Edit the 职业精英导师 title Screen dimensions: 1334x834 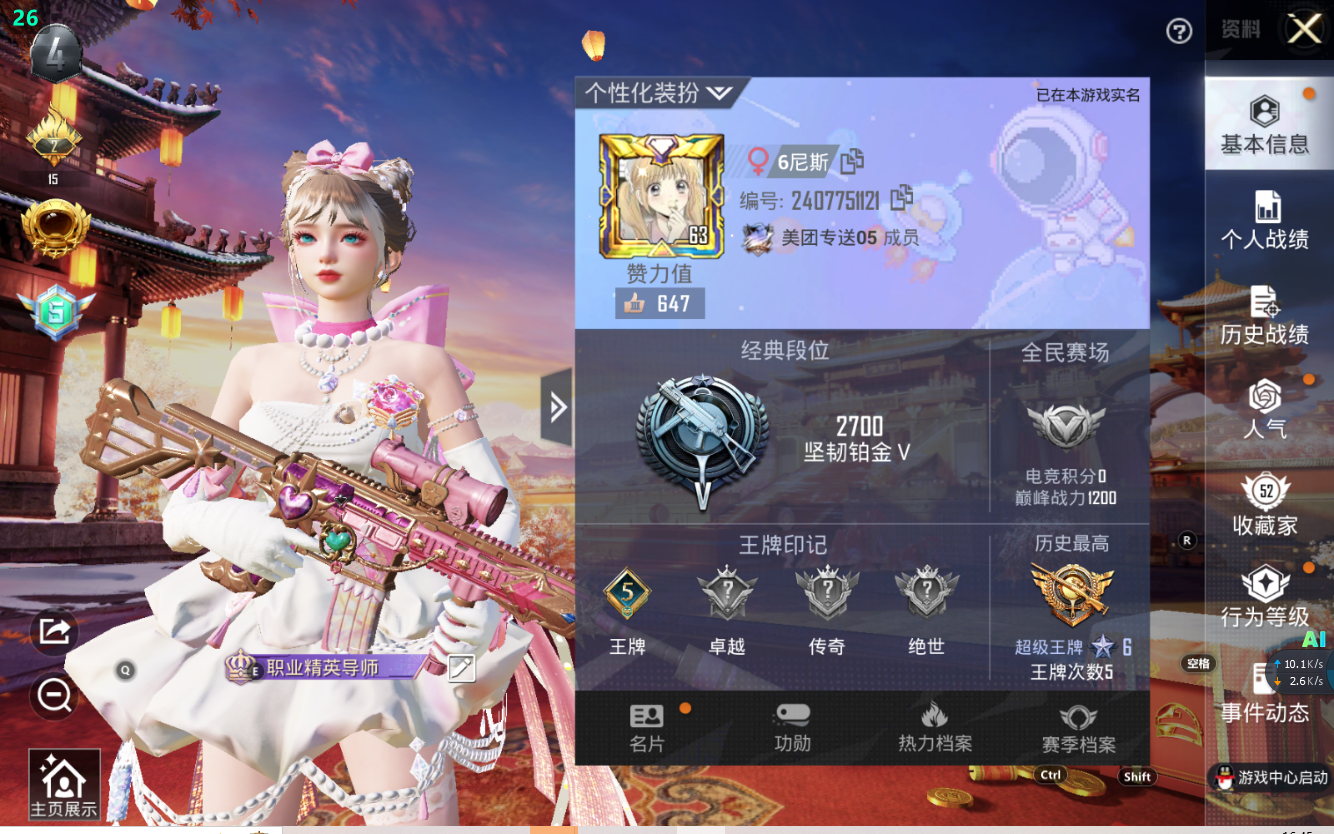[x=461, y=668]
